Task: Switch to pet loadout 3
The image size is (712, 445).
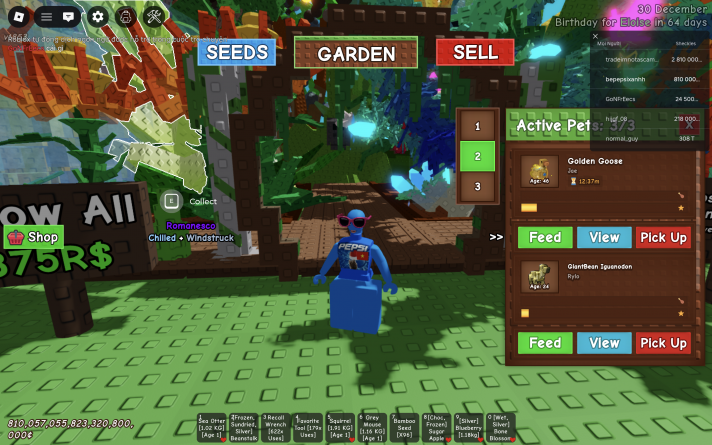Action: point(478,186)
